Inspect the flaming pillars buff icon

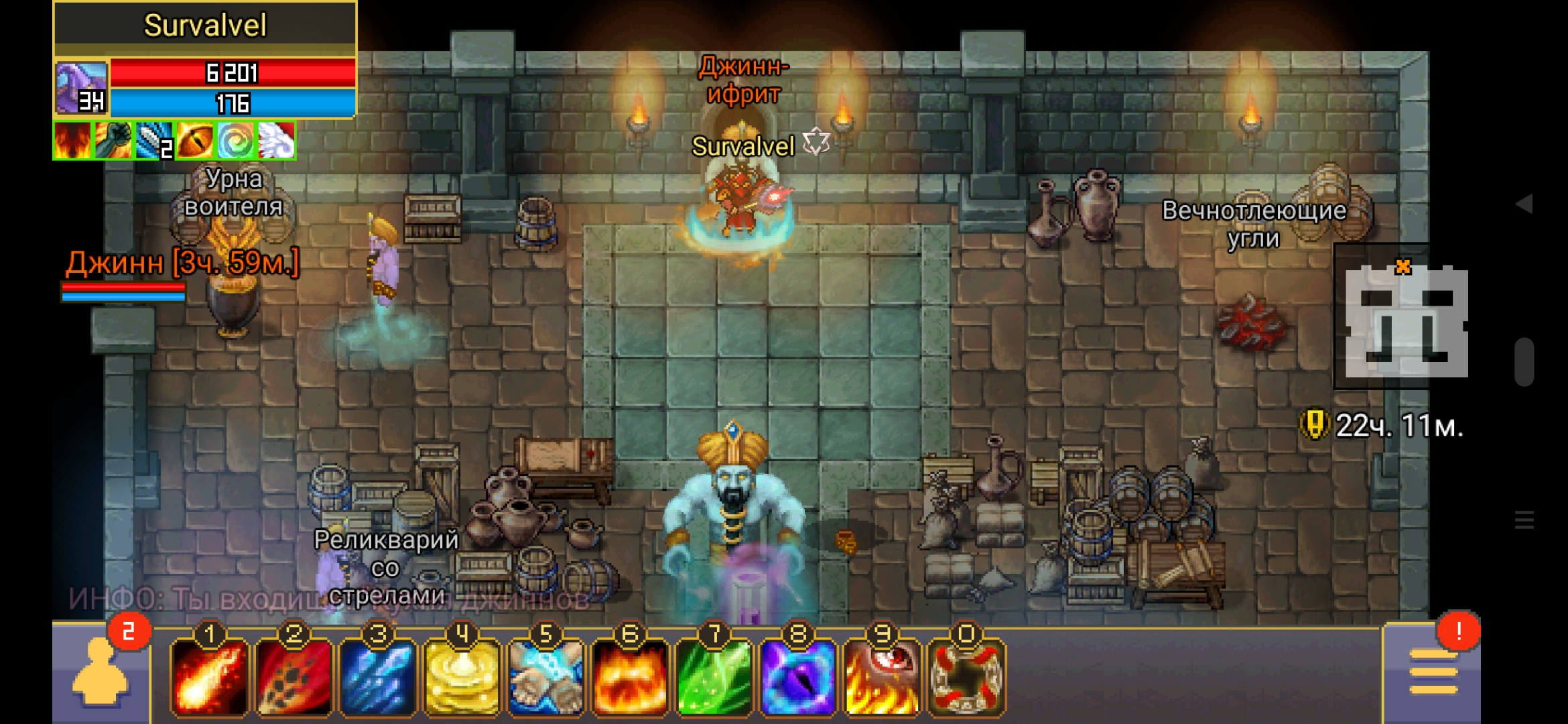(x=72, y=141)
